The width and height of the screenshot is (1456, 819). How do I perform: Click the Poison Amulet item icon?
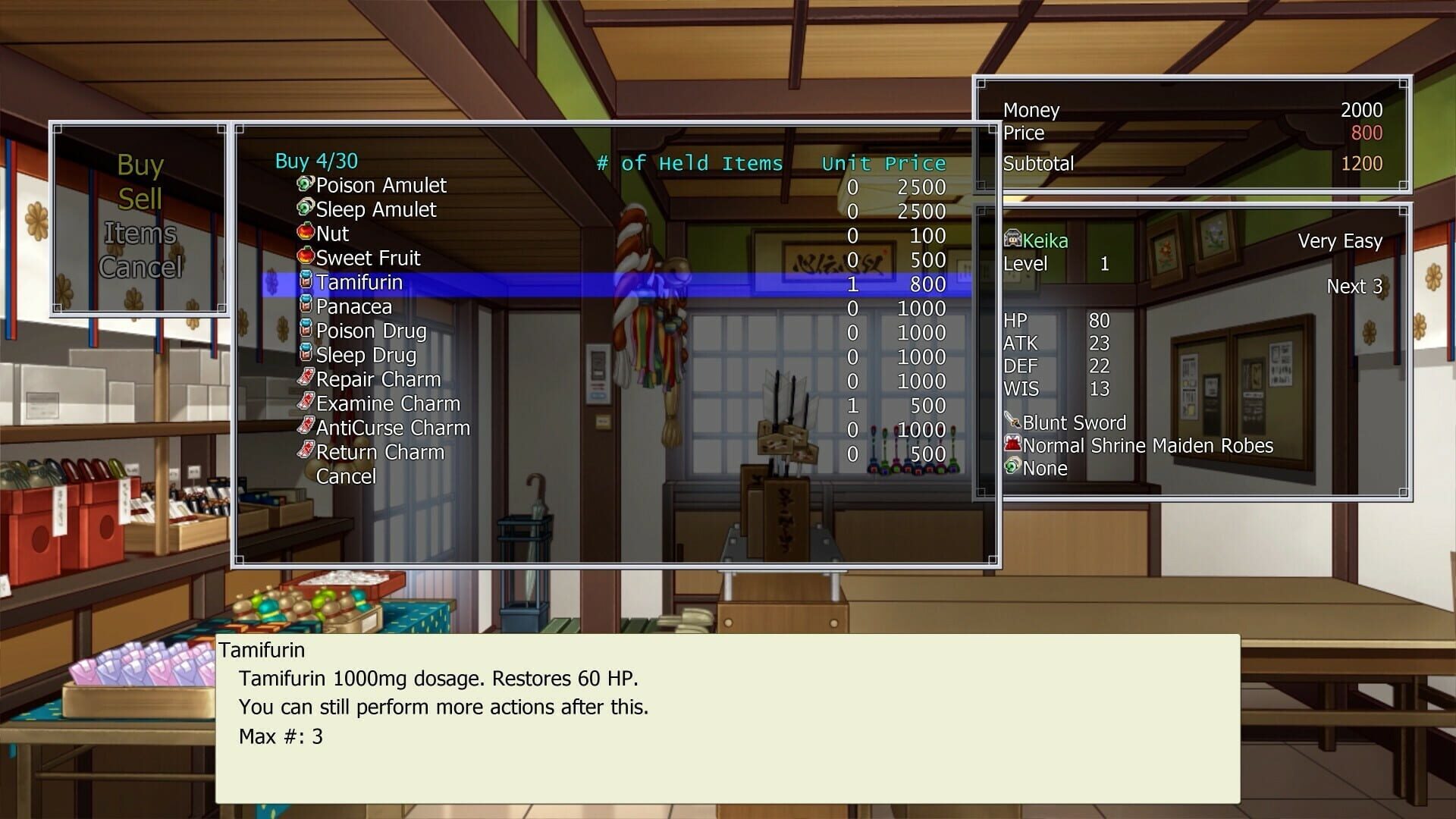point(303,186)
